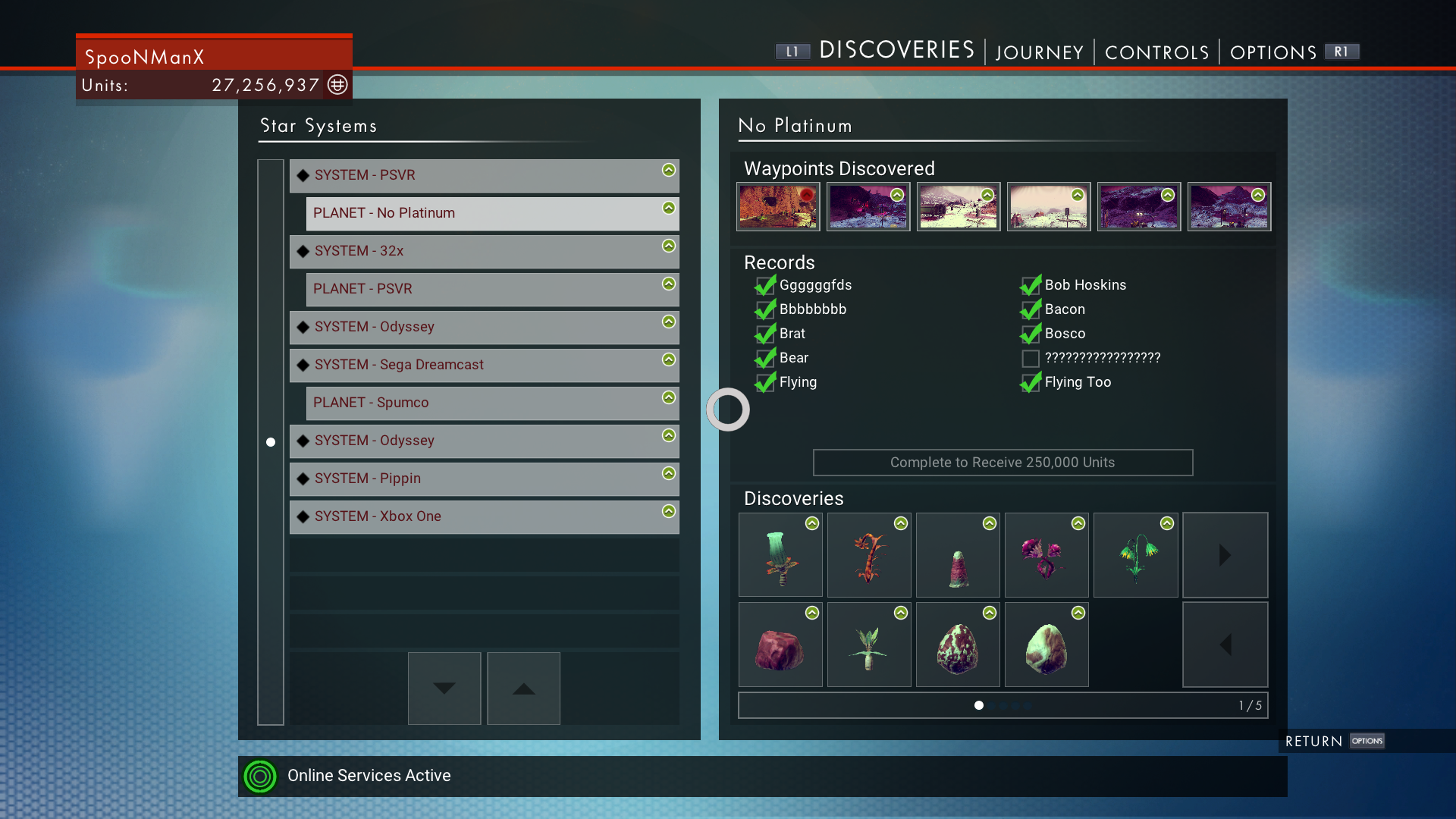The height and width of the screenshot is (819, 1456).
Task: Switch to the Journey tab
Action: (1039, 52)
